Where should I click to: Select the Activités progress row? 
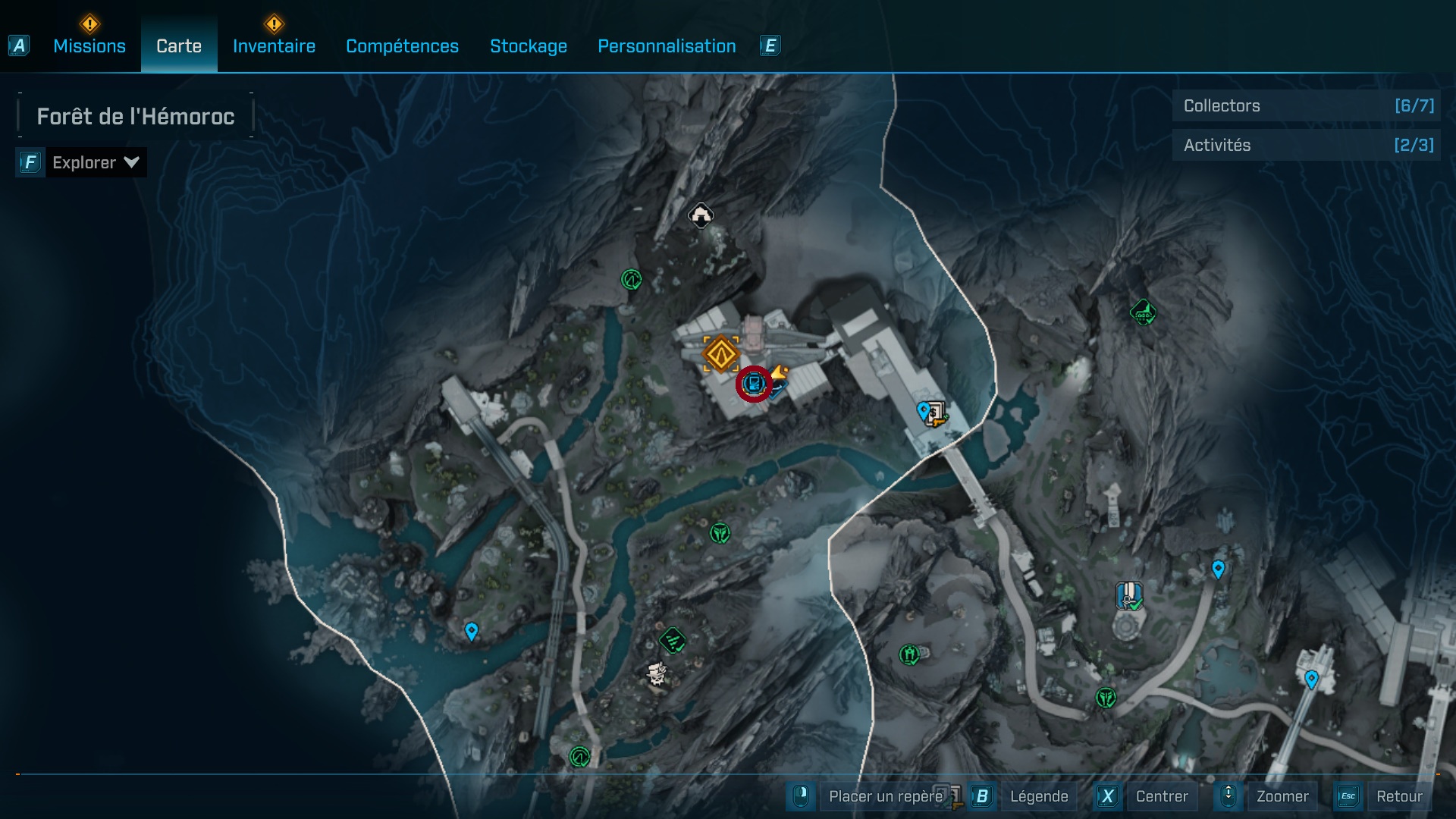1307,145
